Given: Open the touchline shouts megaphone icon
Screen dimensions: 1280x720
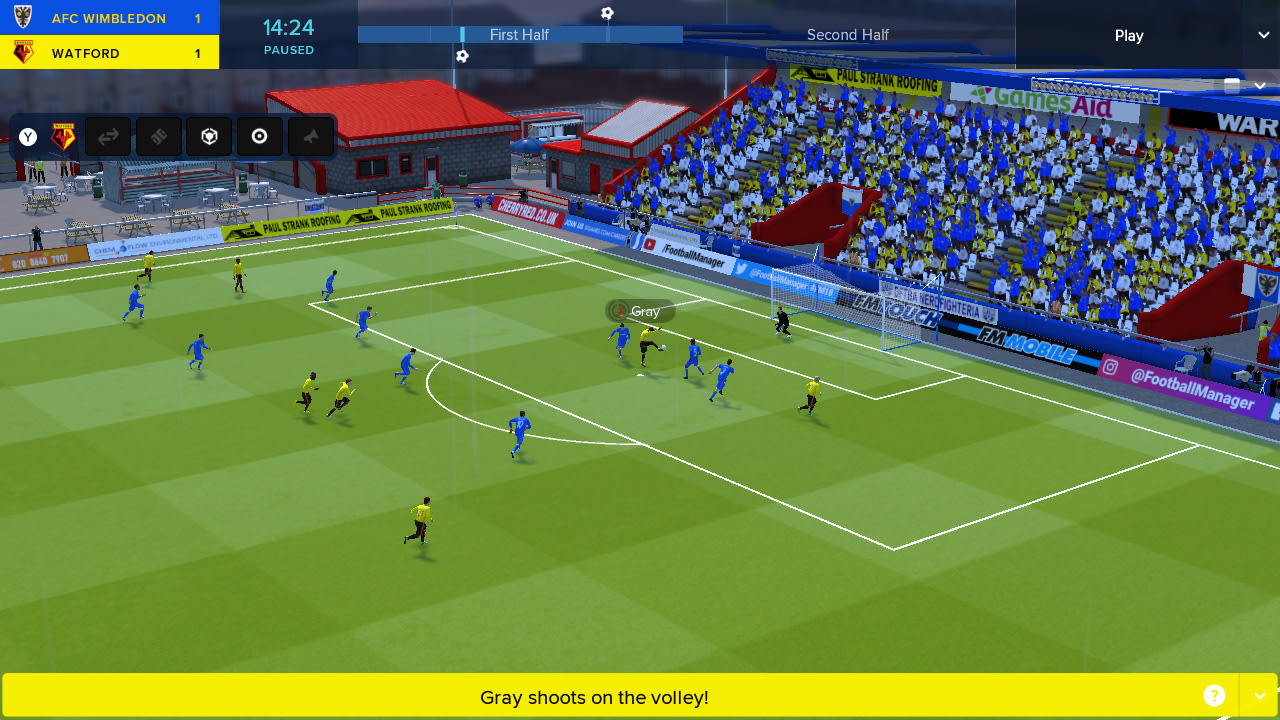Looking at the screenshot, I should (x=311, y=136).
